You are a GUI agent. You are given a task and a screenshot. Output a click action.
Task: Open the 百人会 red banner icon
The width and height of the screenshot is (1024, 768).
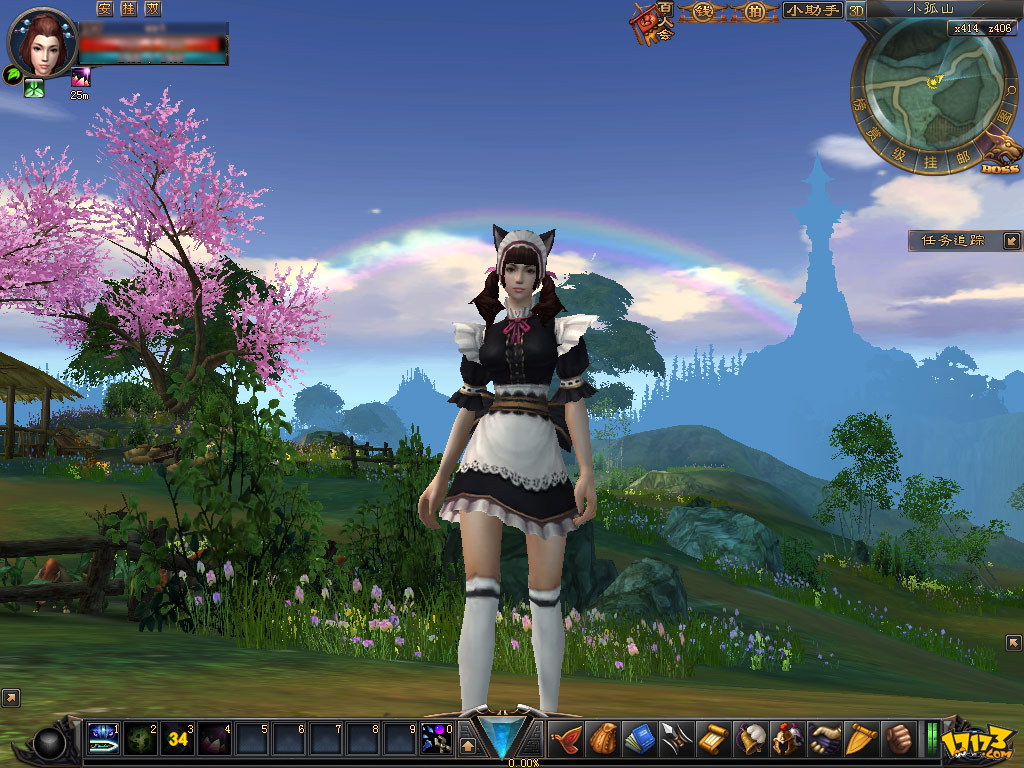point(651,22)
